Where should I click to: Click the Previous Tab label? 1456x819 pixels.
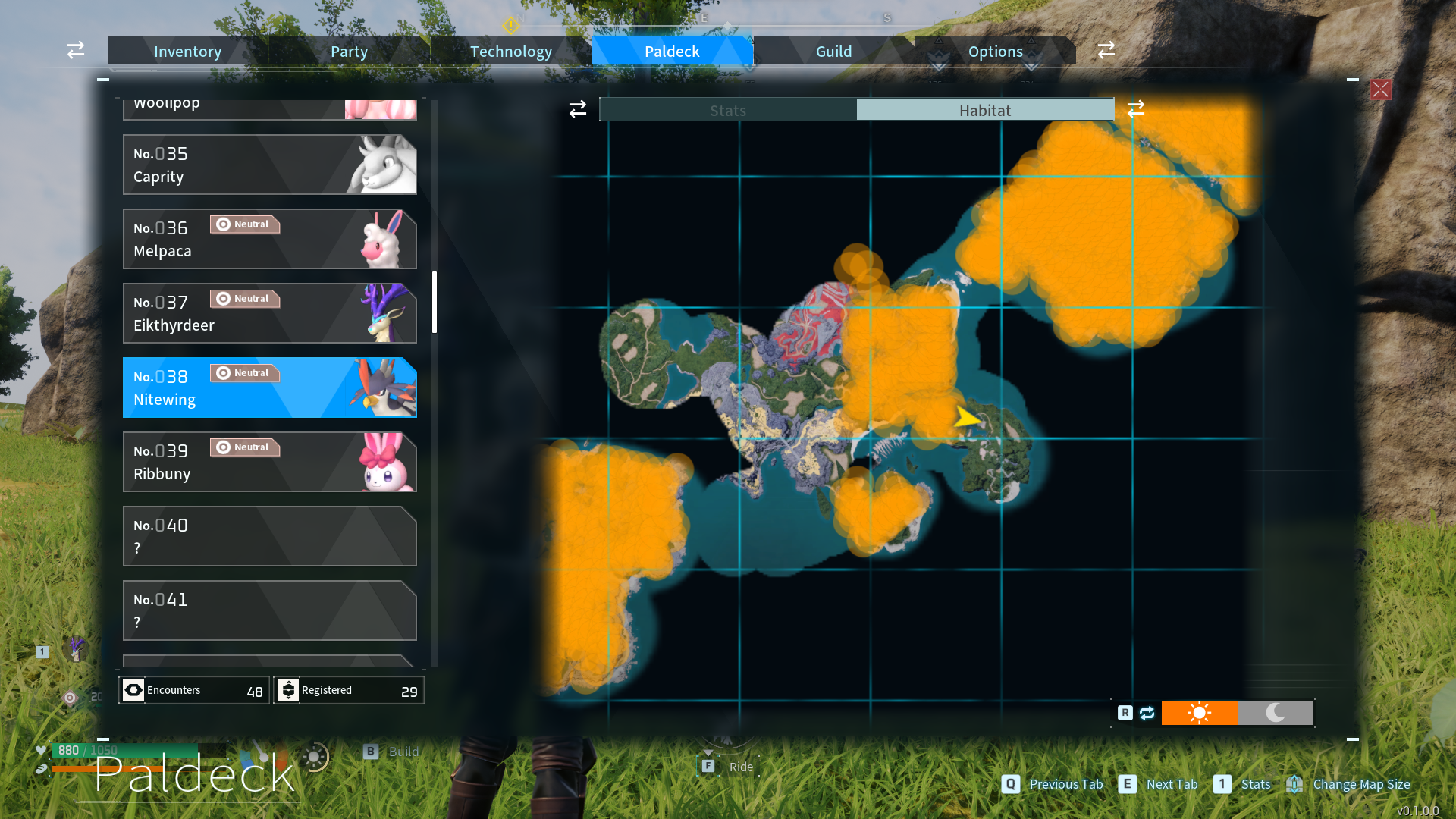coord(1065,784)
